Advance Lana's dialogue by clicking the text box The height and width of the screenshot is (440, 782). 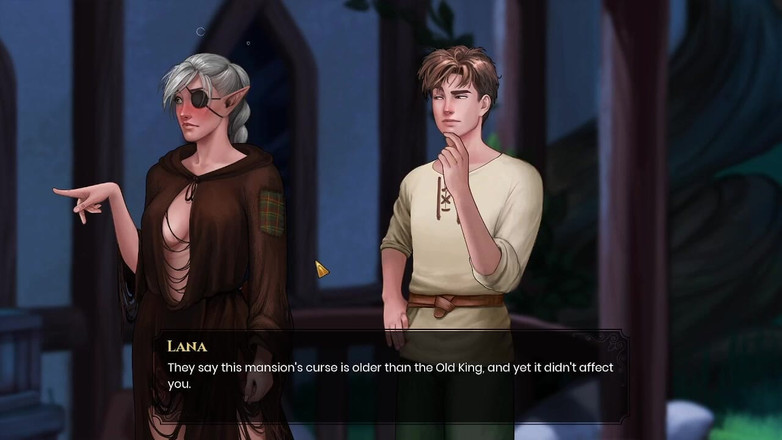pos(390,375)
